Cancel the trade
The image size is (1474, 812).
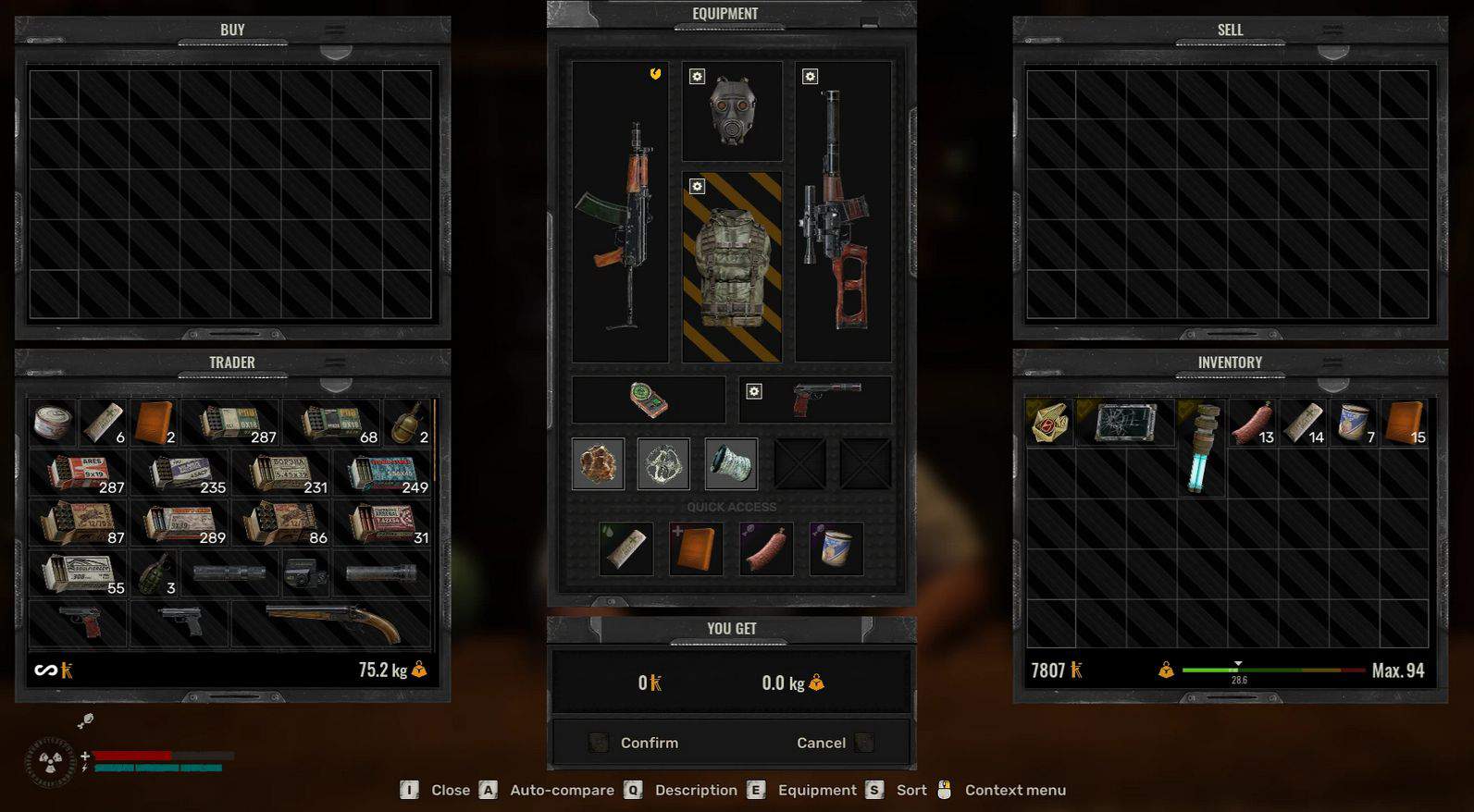(821, 743)
